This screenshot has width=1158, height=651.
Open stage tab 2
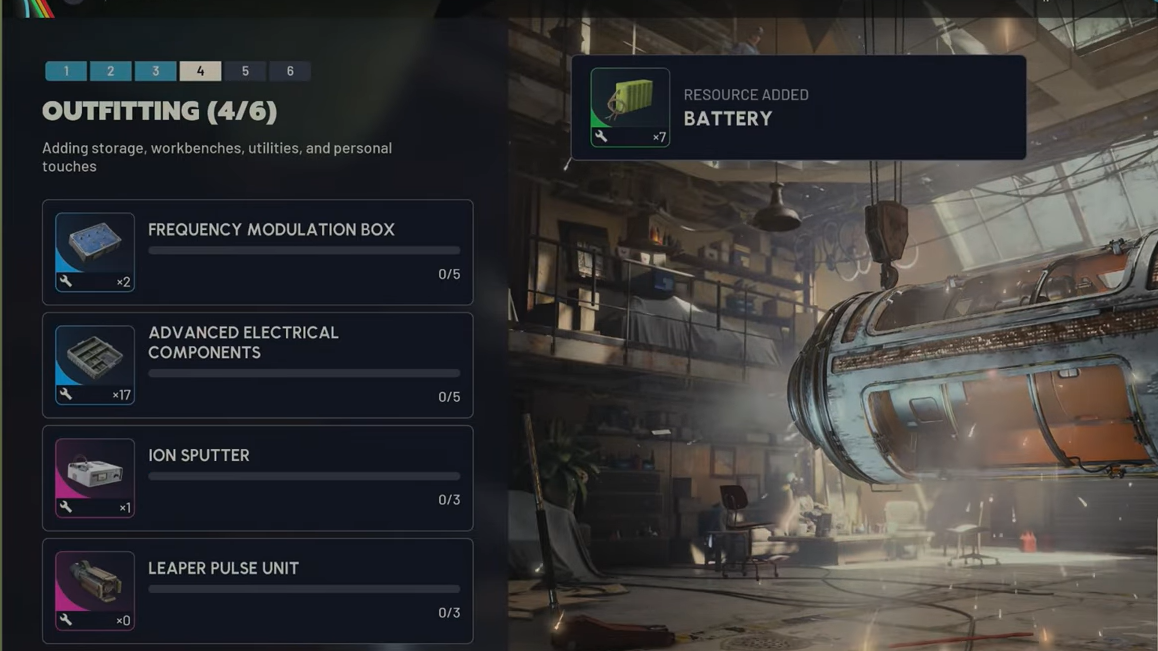pos(111,71)
